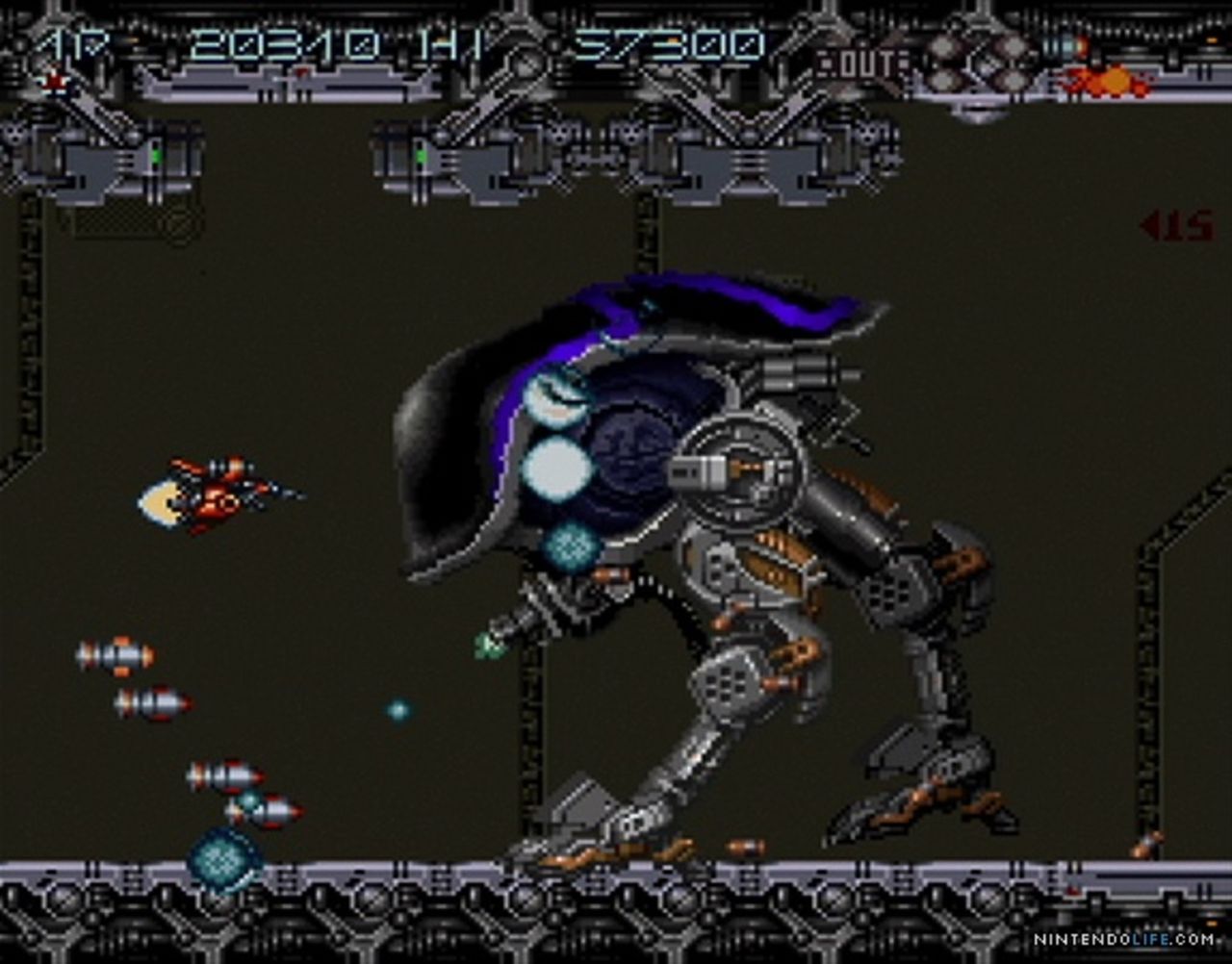Image resolution: width=1232 pixels, height=964 pixels.
Task: Select the orange weapon icon in the HUD
Action: [1107, 82]
